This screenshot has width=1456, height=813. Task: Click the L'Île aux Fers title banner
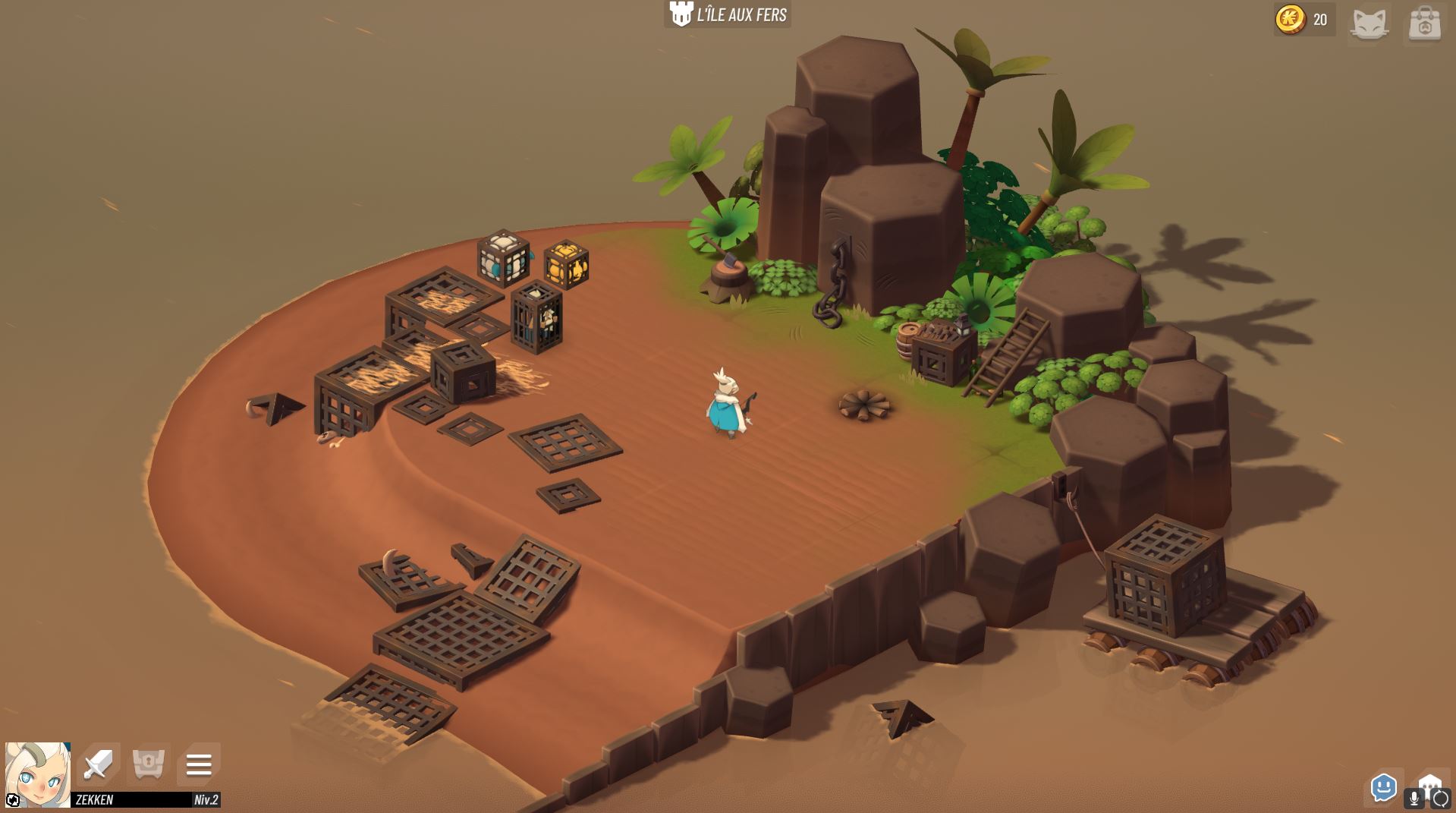point(740,14)
